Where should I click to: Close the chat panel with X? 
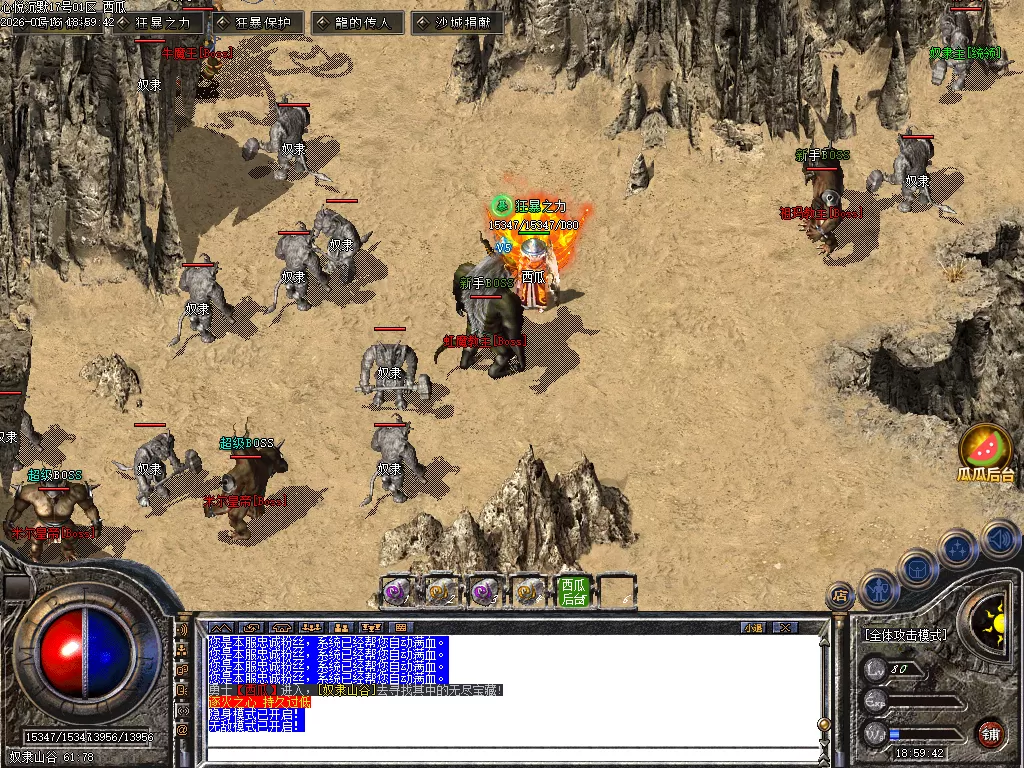tap(785, 627)
